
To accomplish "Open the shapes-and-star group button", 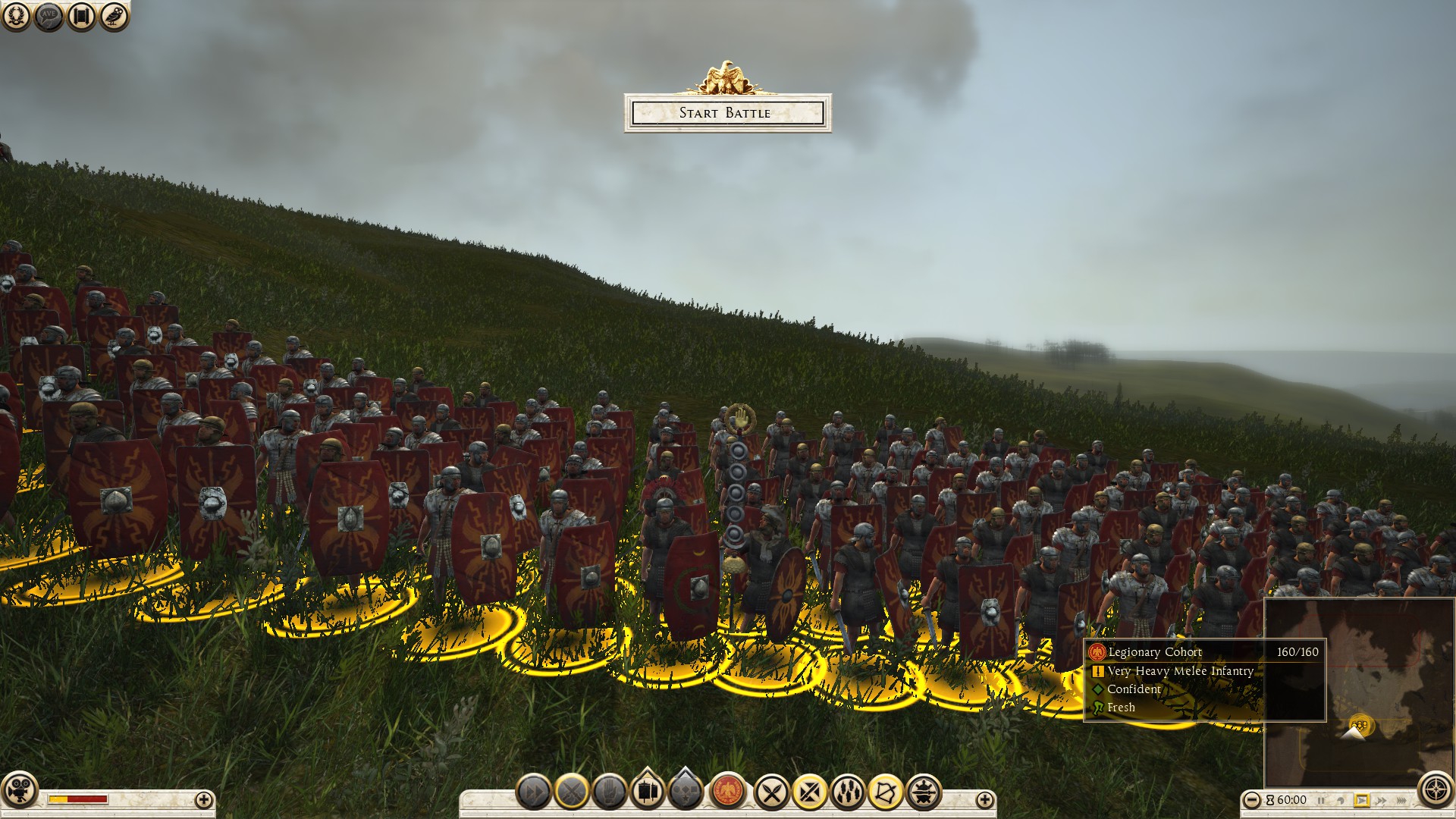I will [x=687, y=790].
